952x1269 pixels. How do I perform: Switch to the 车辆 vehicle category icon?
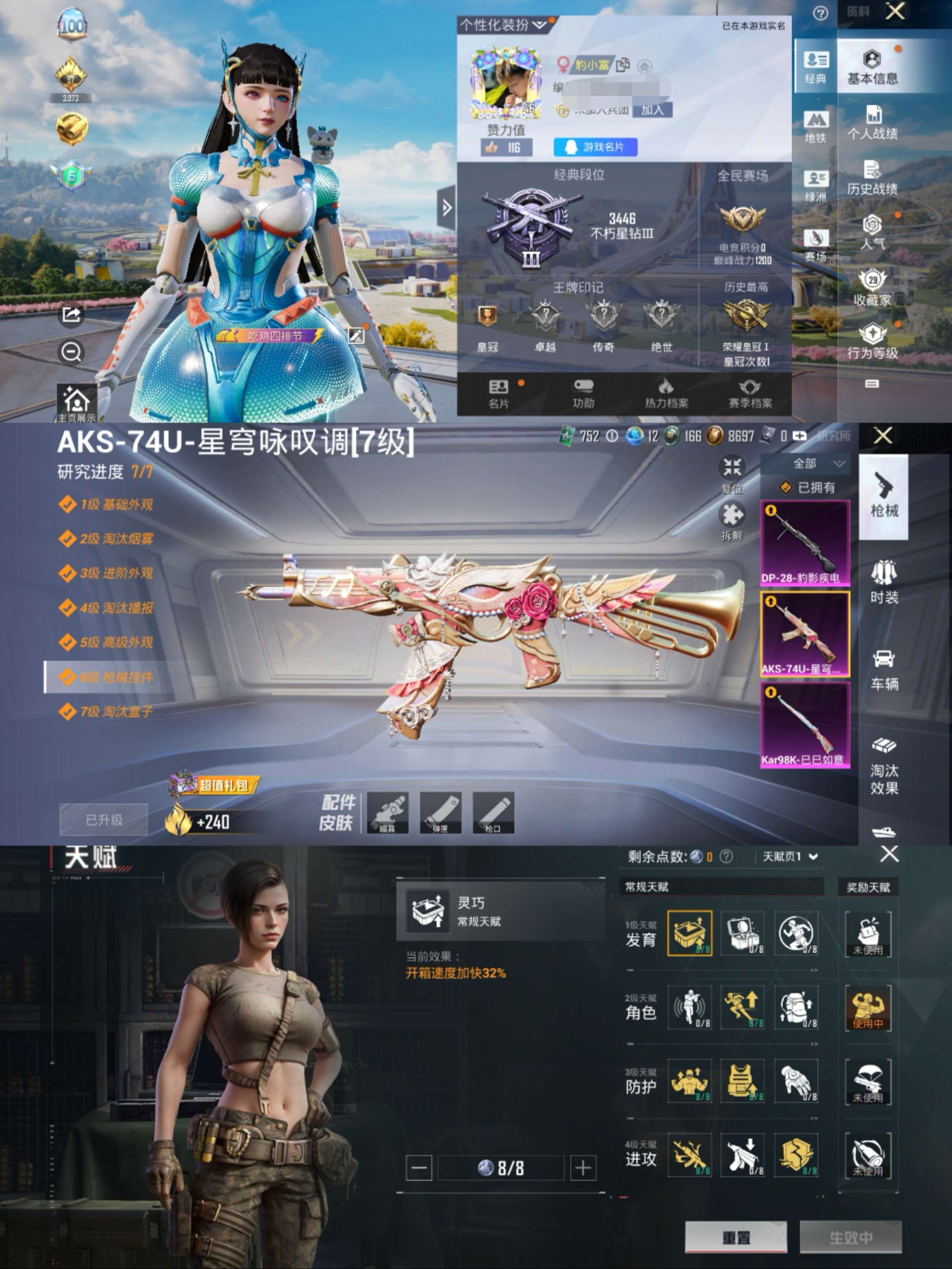pos(884,669)
